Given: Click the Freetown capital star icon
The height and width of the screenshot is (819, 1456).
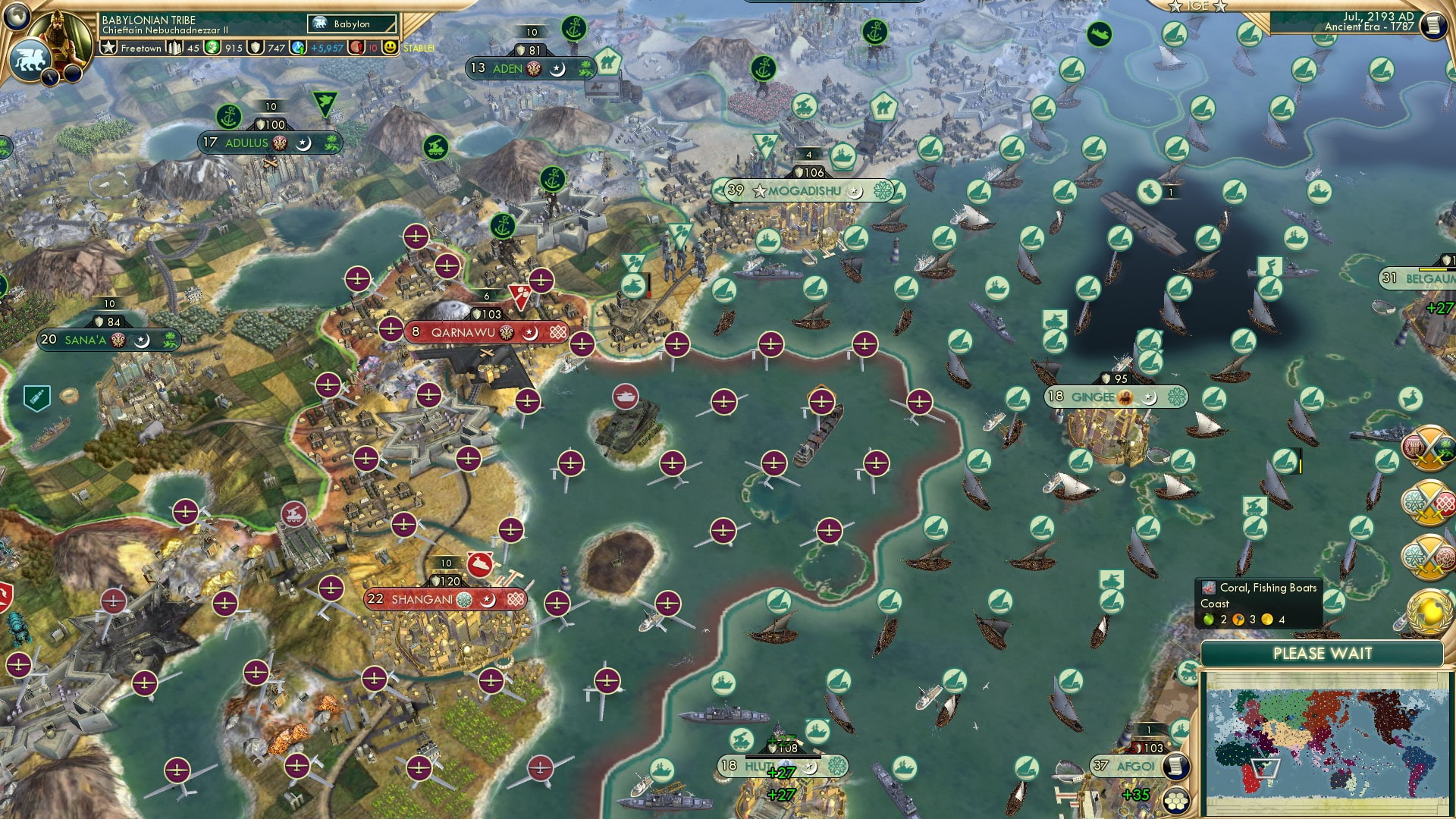Looking at the screenshot, I should coord(108,48).
